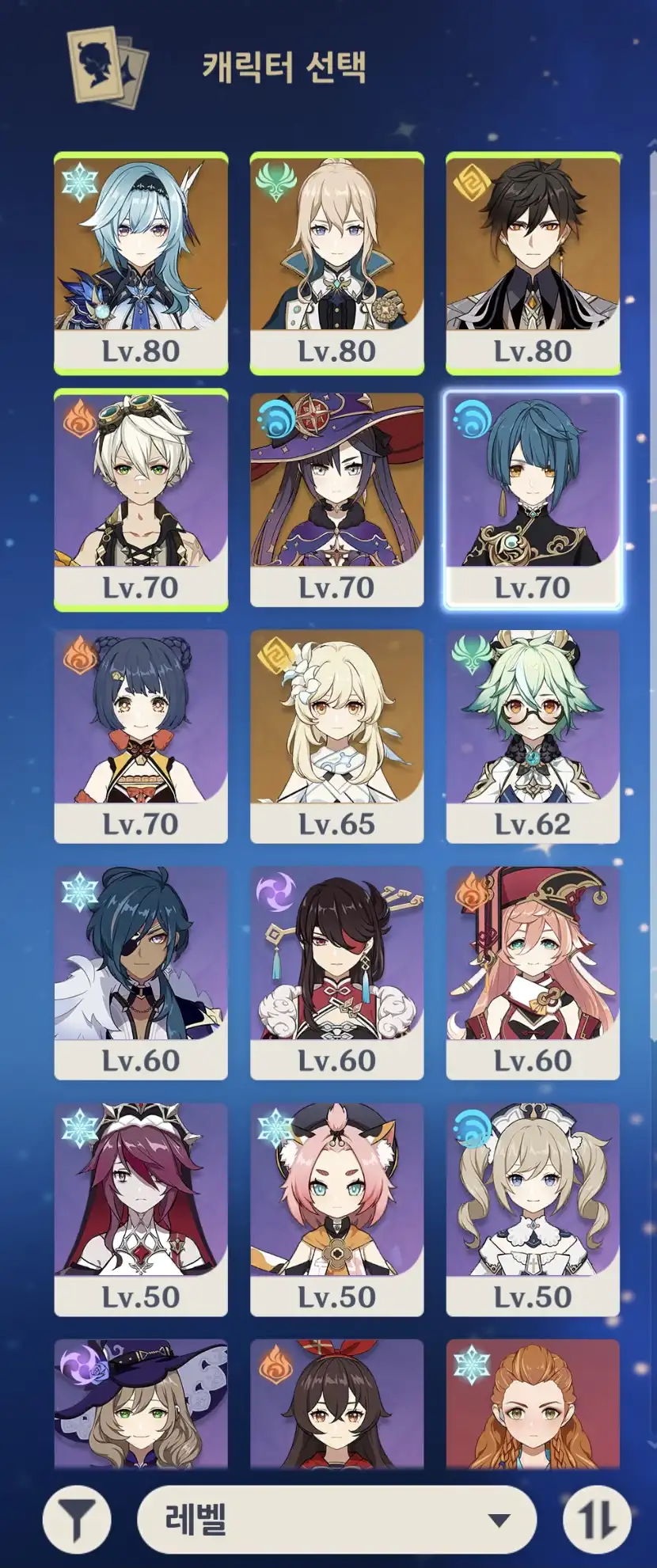Pick the Xiangling character card

(141, 736)
